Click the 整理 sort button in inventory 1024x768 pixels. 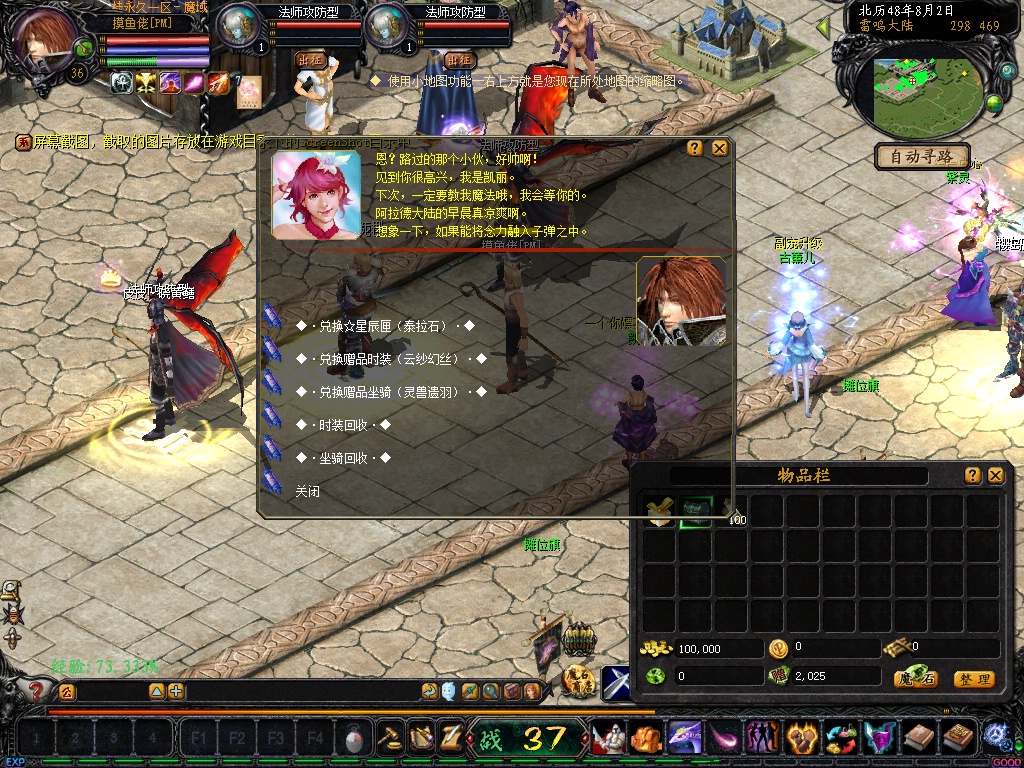973,679
